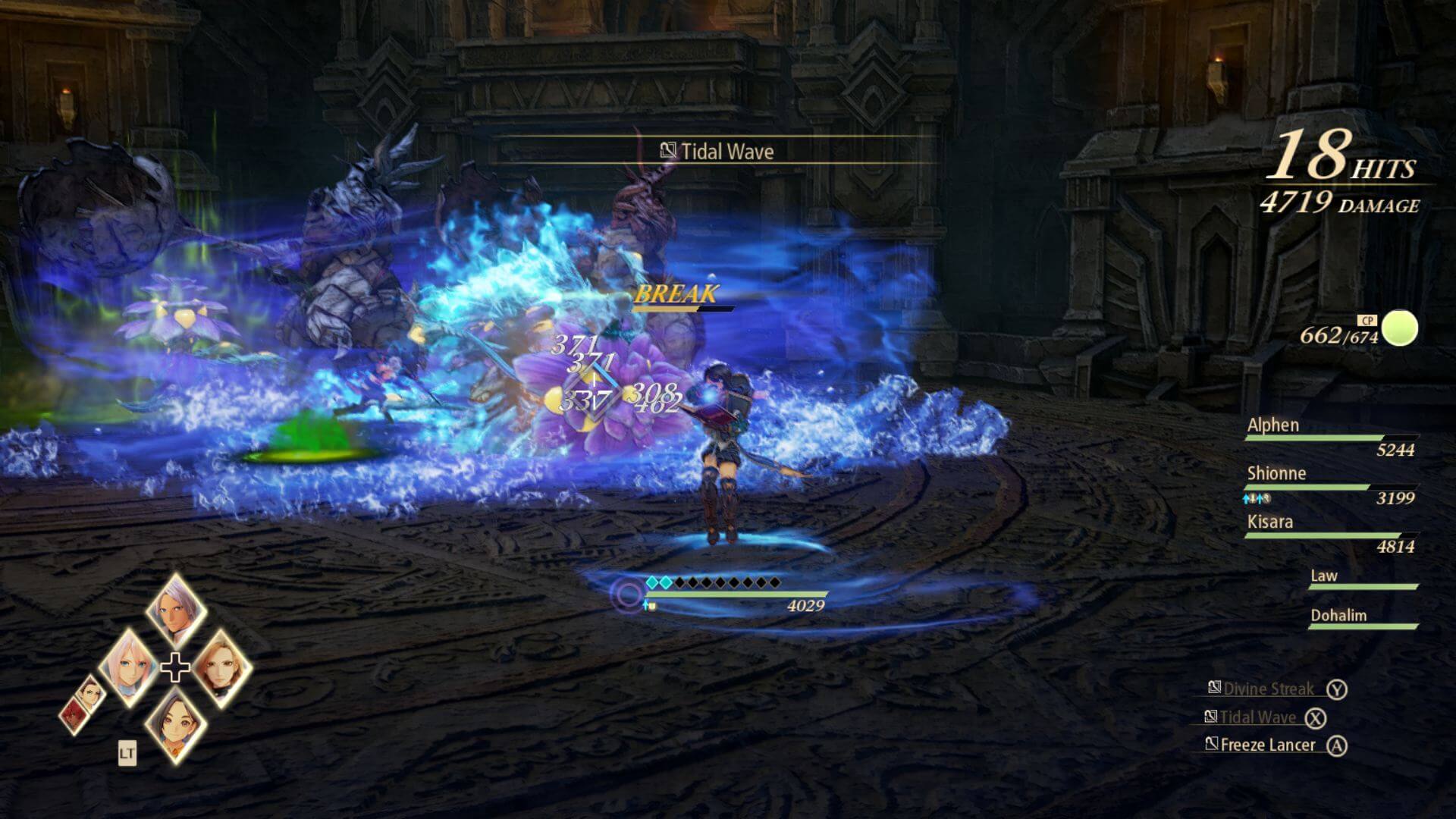Pick Law's small red reserve portrait

click(x=75, y=717)
